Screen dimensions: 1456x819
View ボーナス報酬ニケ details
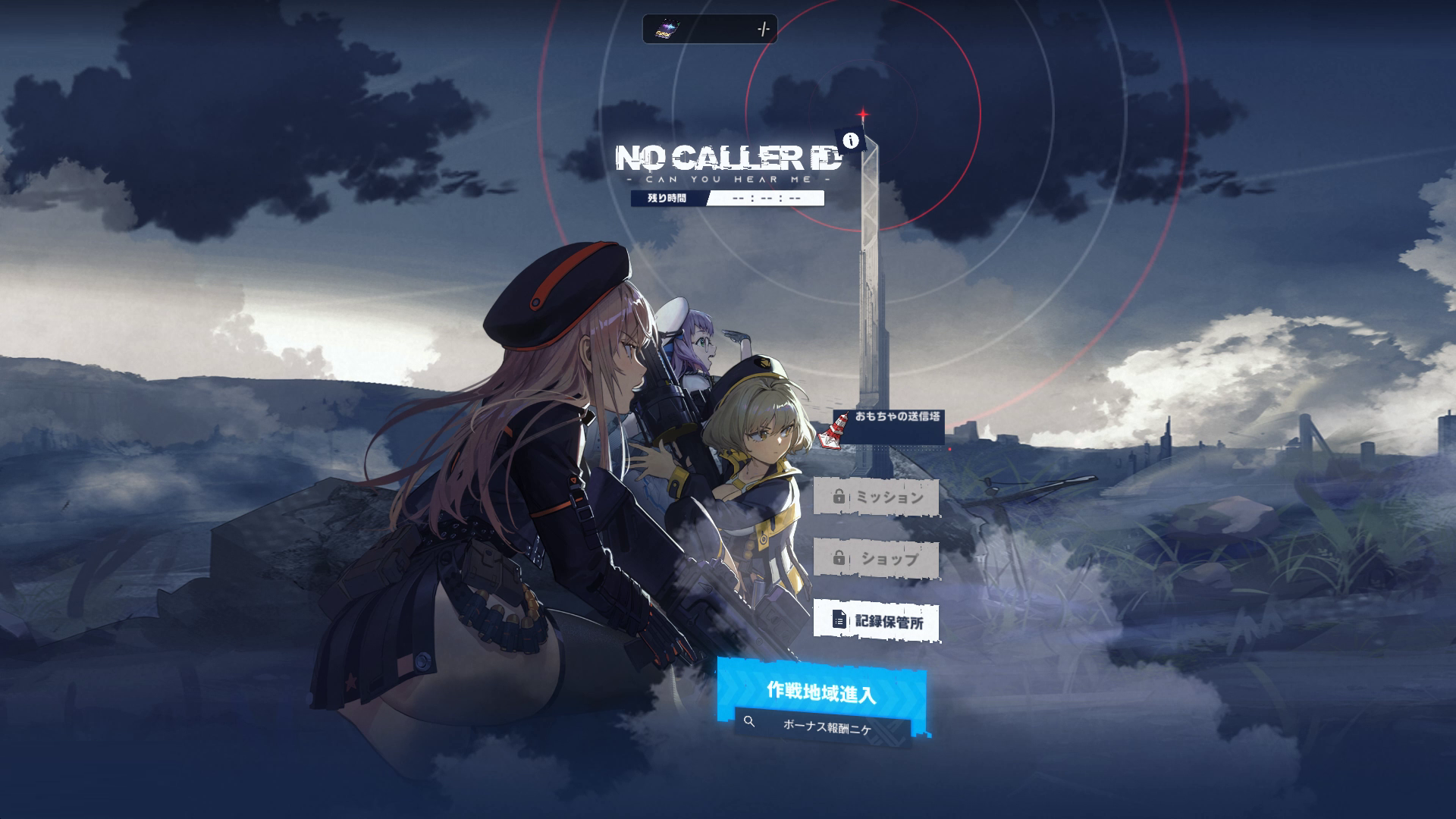coord(824,726)
